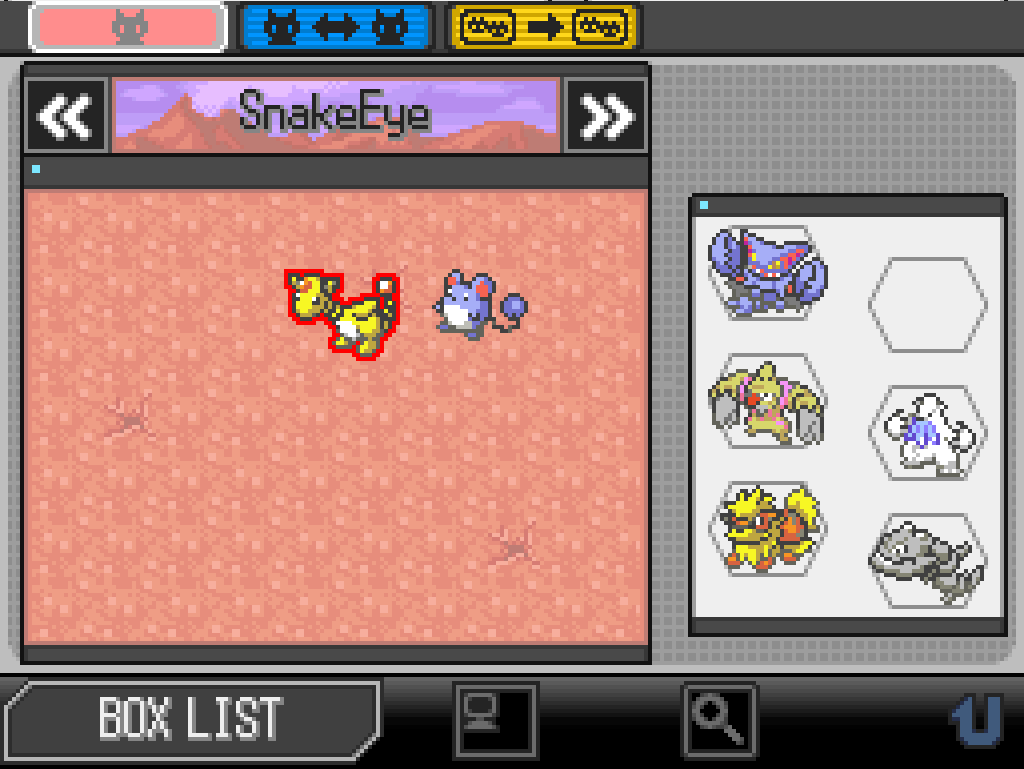
Task: Select the highlighted Girafarig in the box
Action: point(344,312)
